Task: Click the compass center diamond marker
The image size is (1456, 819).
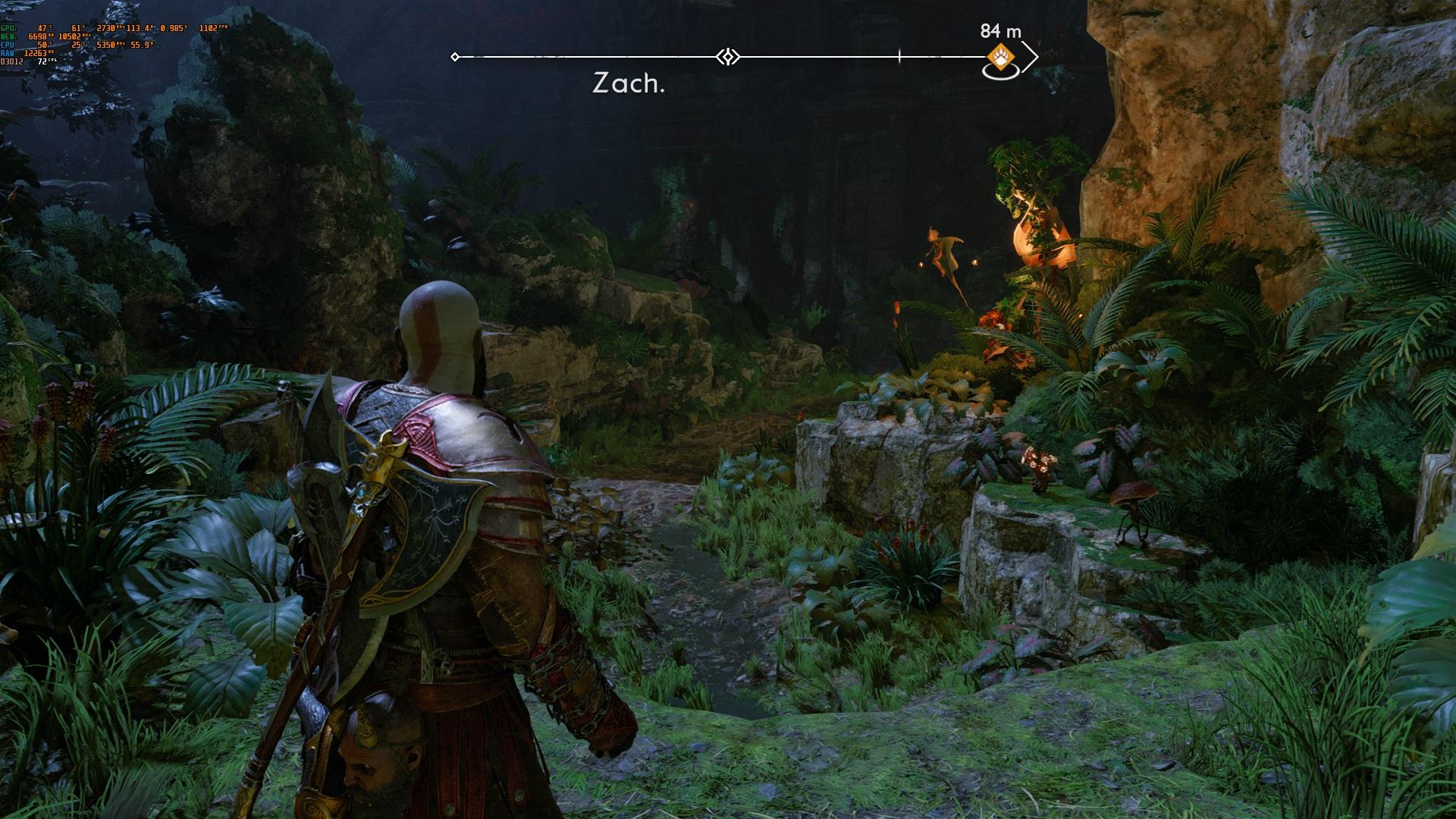Action: click(728, 57)
